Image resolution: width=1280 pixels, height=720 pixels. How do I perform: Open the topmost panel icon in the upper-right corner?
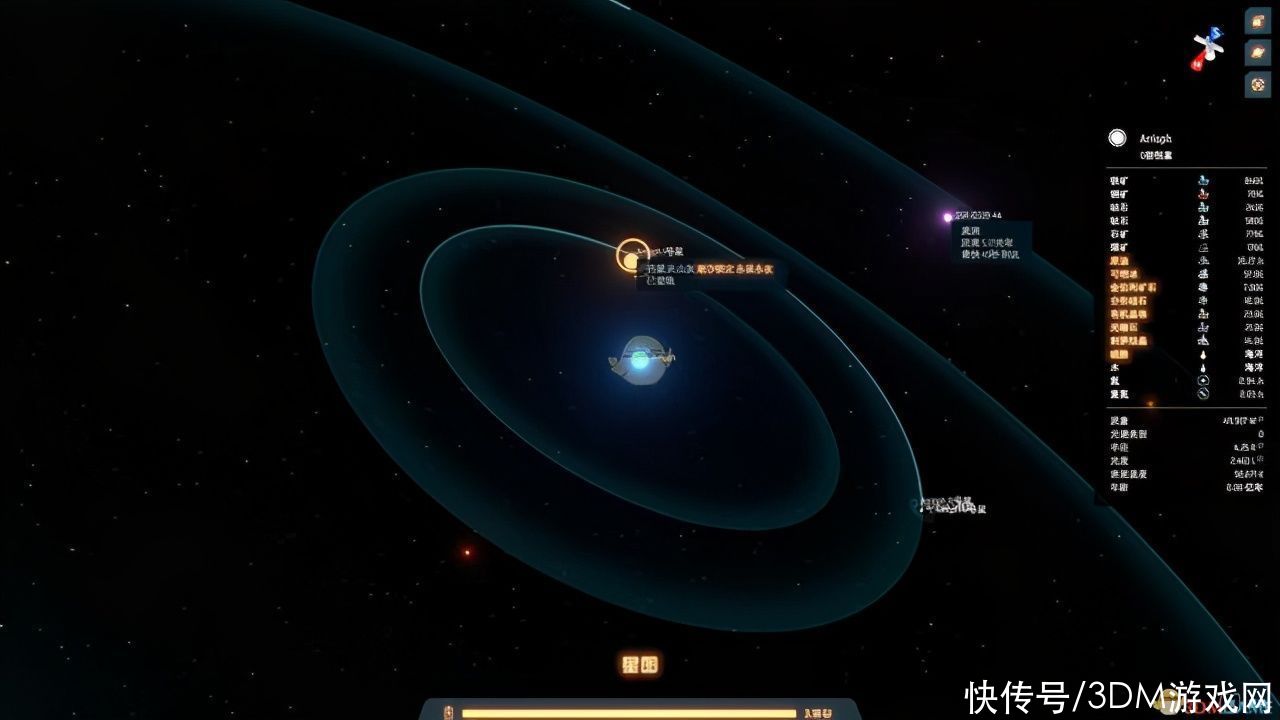[x=1257, y=20]
